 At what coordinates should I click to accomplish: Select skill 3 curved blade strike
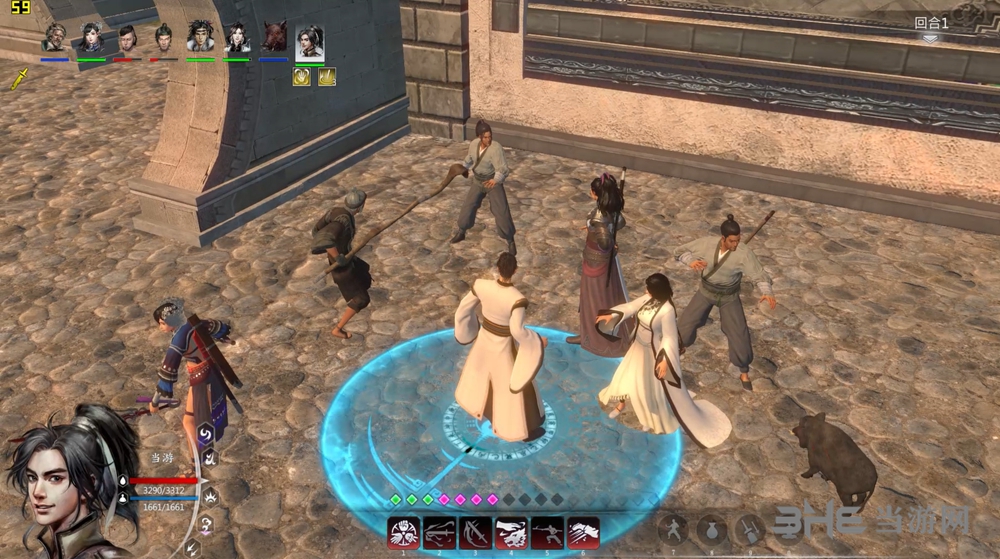click(475, 533)
